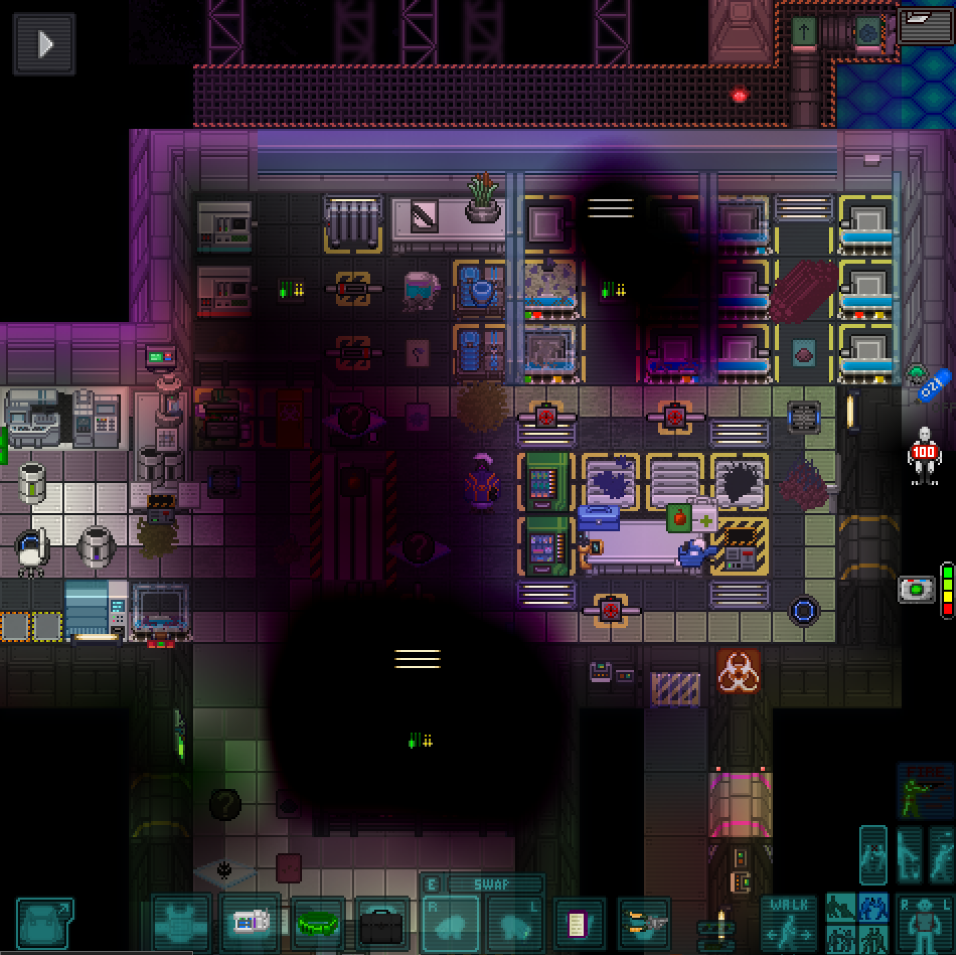The width and height of the screenshot is (956, 955).
Task: Open the grey panel button in the top-right corner
Action: 925,25
